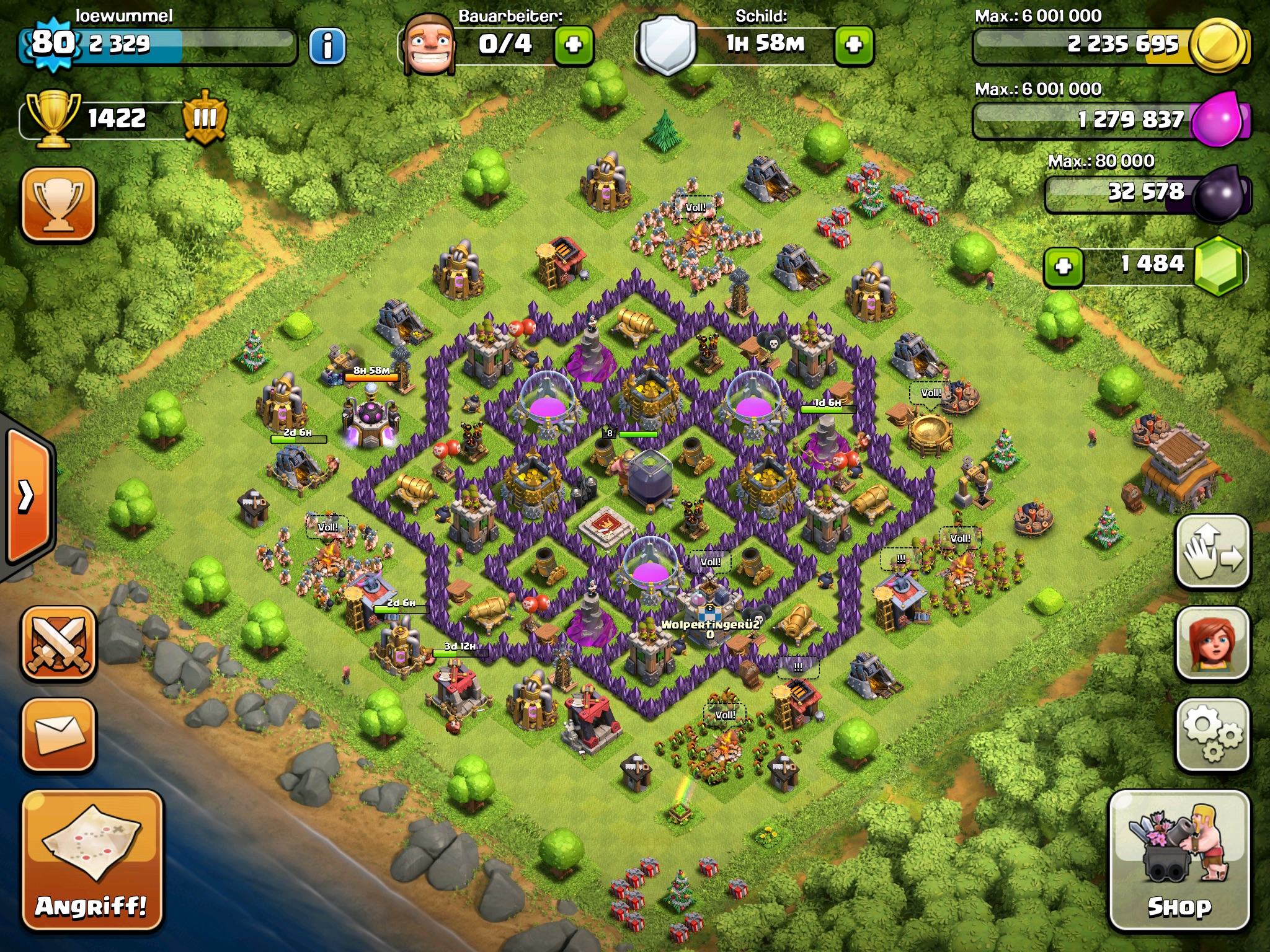Open the player info button

point(327,45)
